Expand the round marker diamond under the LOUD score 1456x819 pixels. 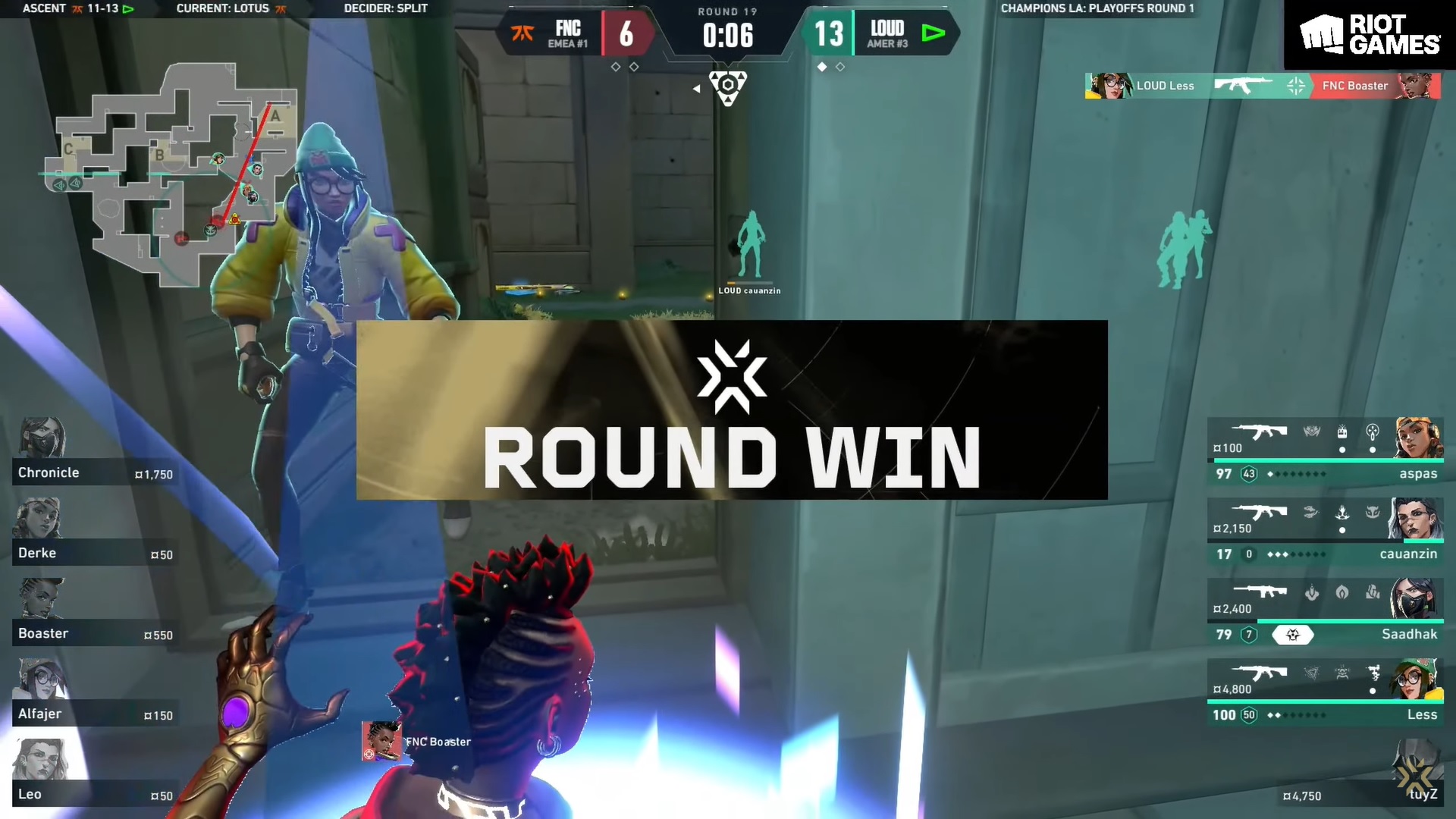coord(823,67)
